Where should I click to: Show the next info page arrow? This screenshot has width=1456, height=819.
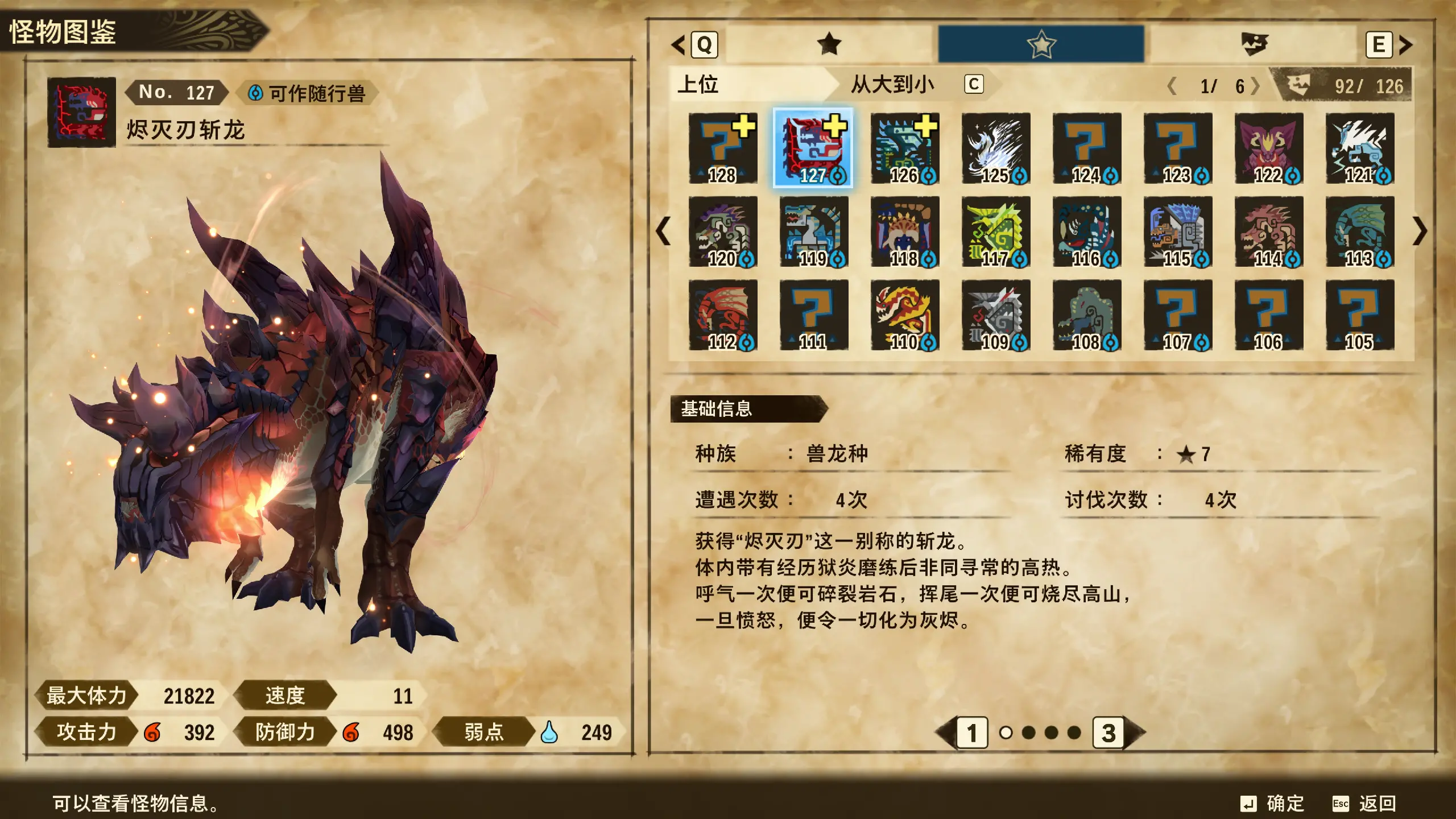(1133, 733)
